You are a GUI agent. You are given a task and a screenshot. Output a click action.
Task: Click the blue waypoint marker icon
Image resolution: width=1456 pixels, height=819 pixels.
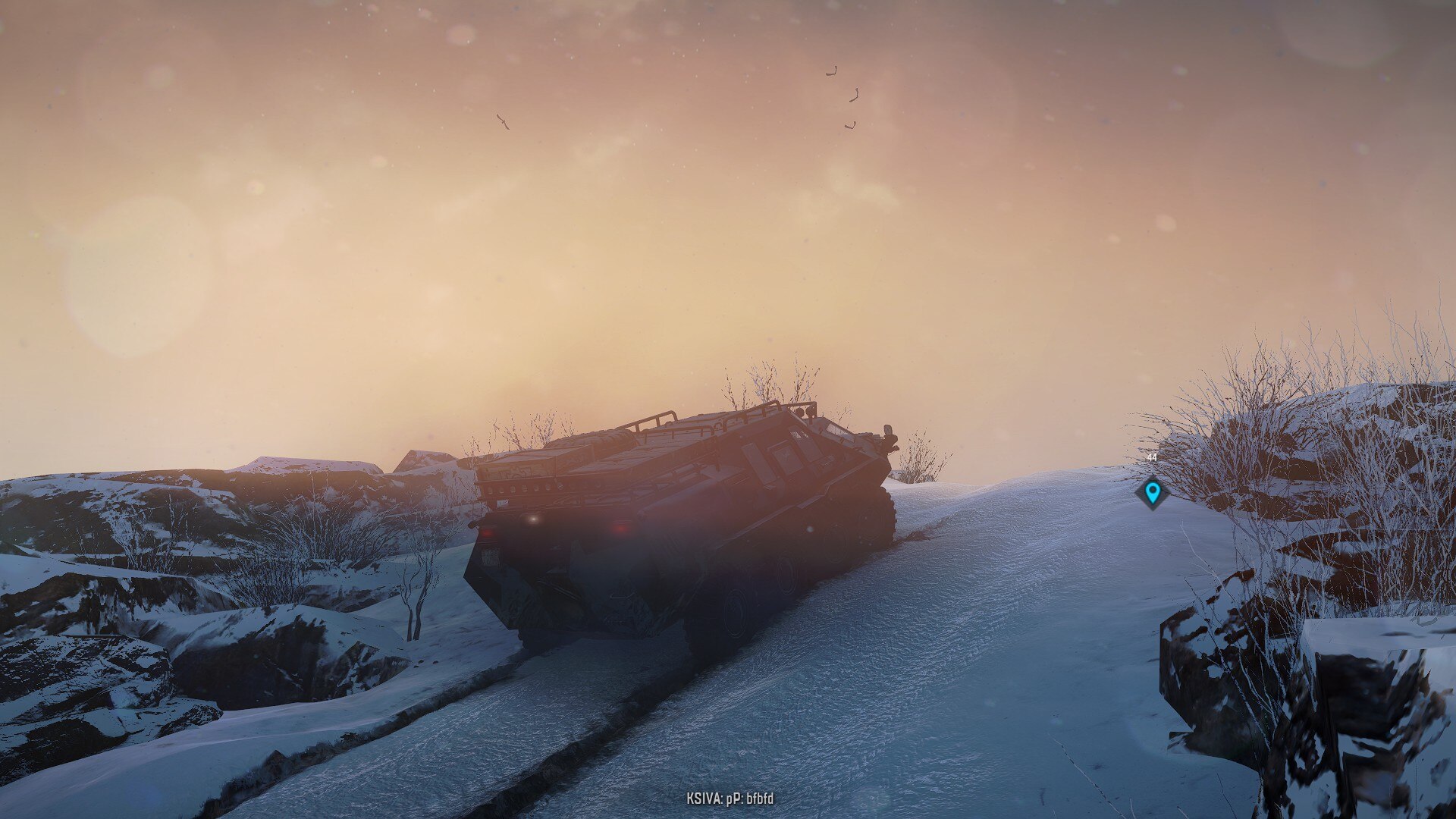tap(1152, 493)
